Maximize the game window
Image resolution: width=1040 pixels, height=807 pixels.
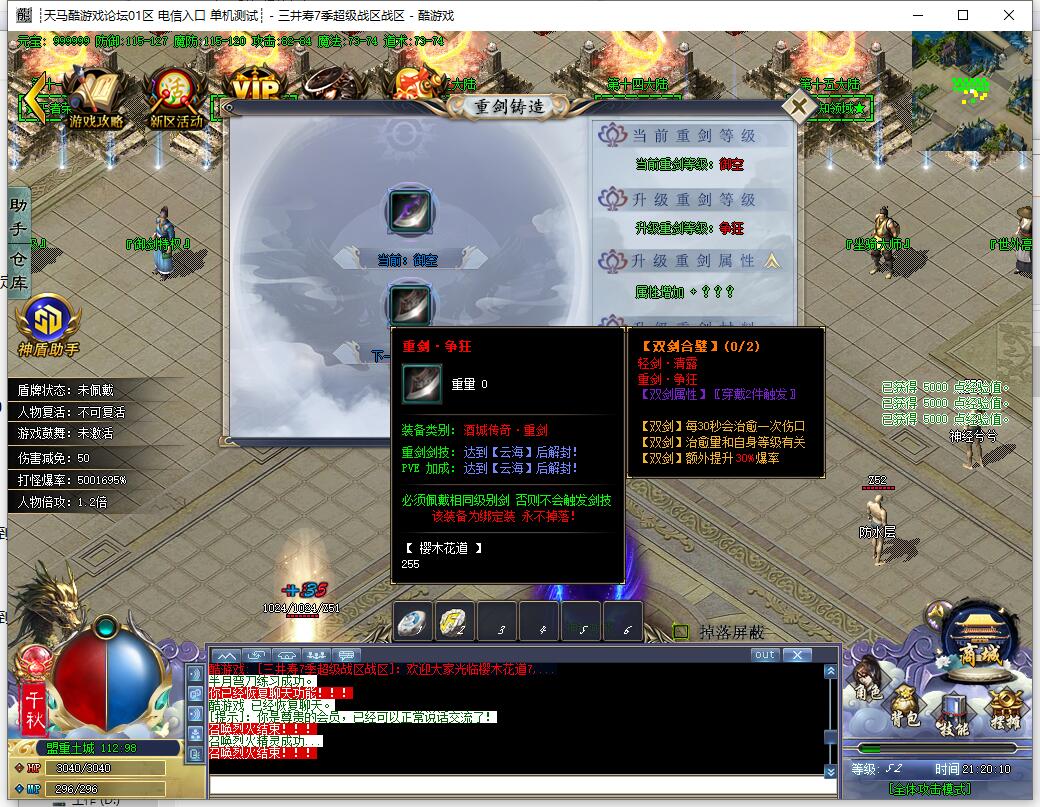[x=963, y=15]
